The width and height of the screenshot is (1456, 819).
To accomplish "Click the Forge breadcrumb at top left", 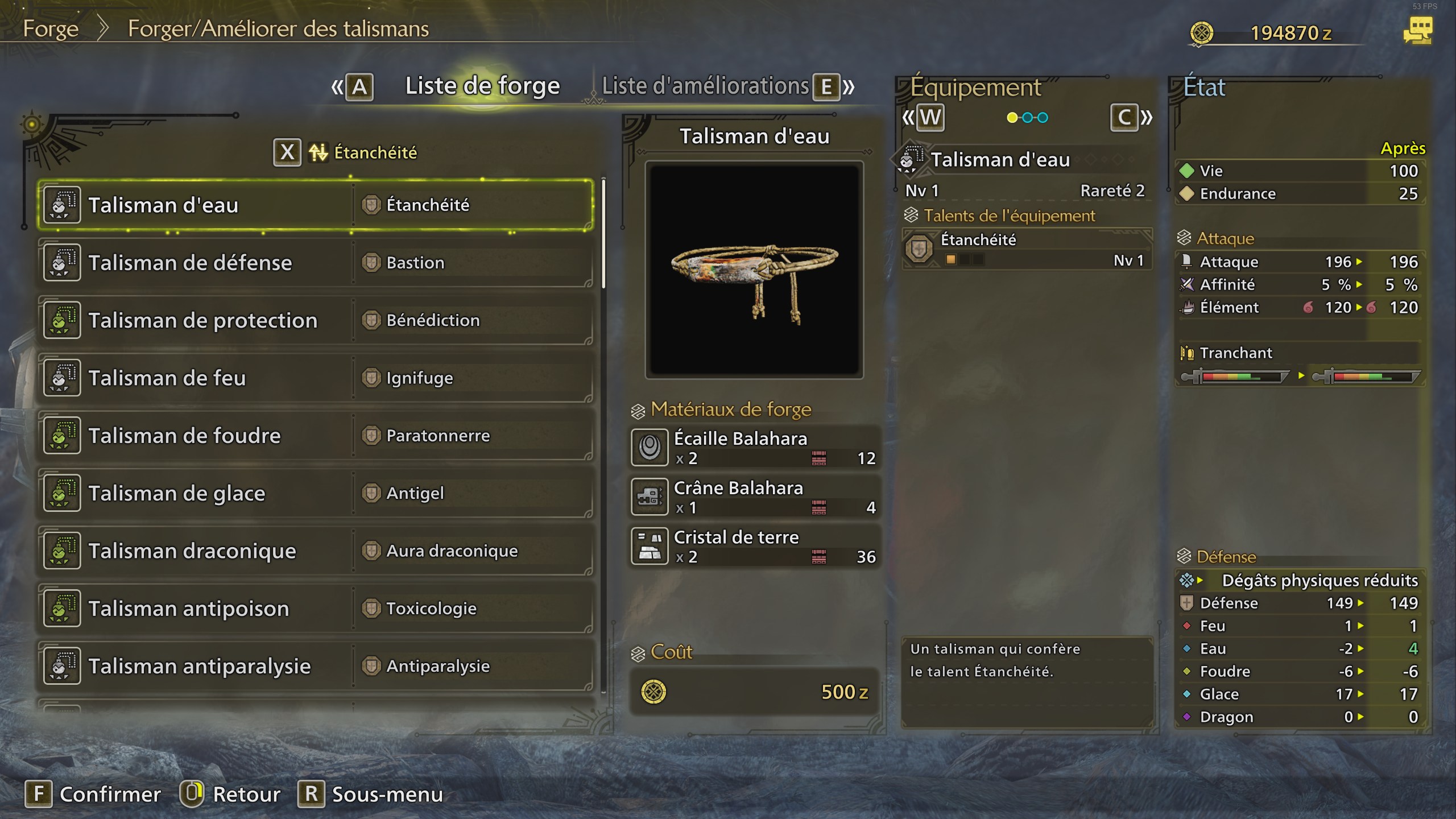I will coord(51,28).
